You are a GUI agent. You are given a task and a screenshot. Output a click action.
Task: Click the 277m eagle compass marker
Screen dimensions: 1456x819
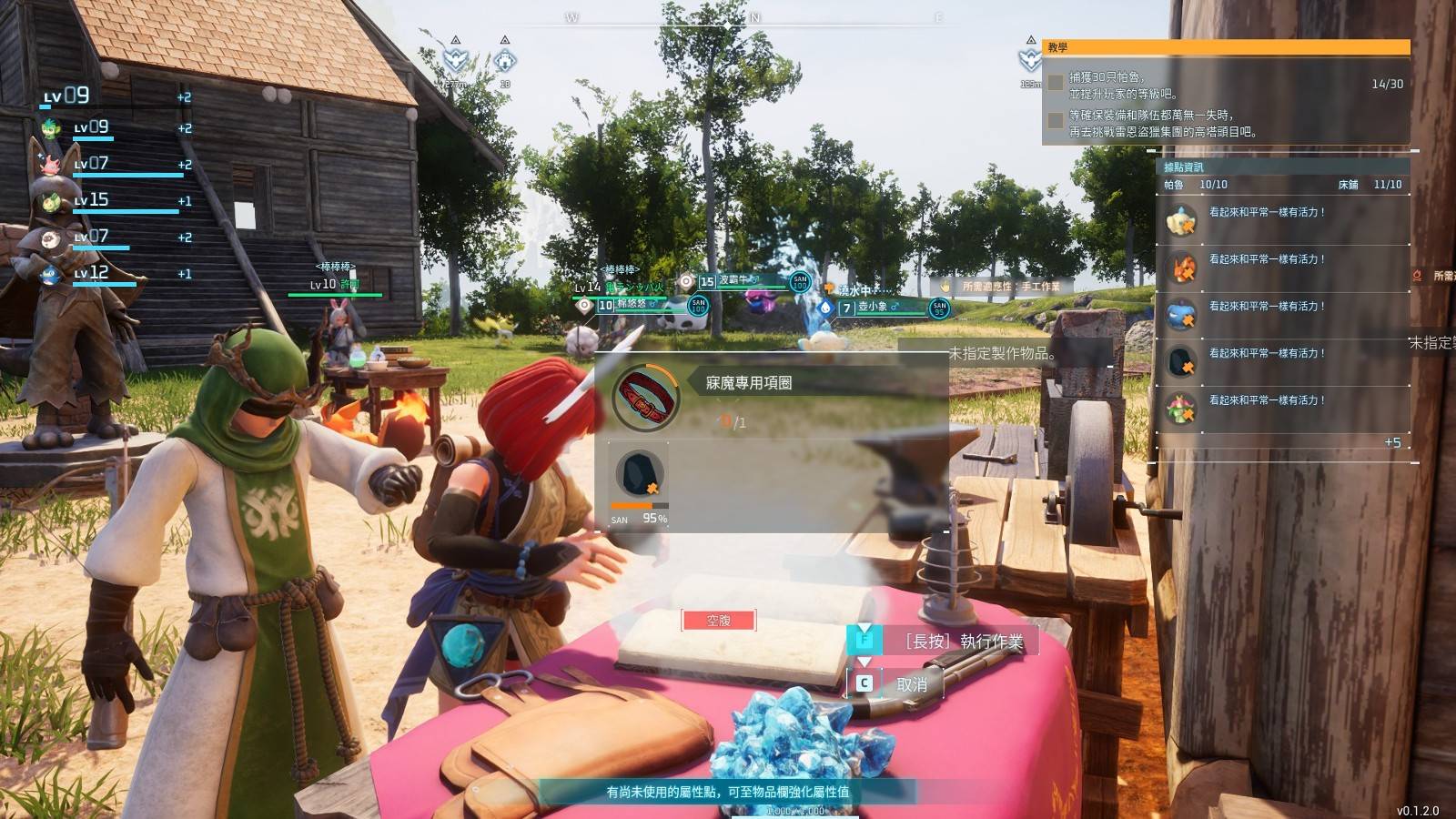coord(455,61)
